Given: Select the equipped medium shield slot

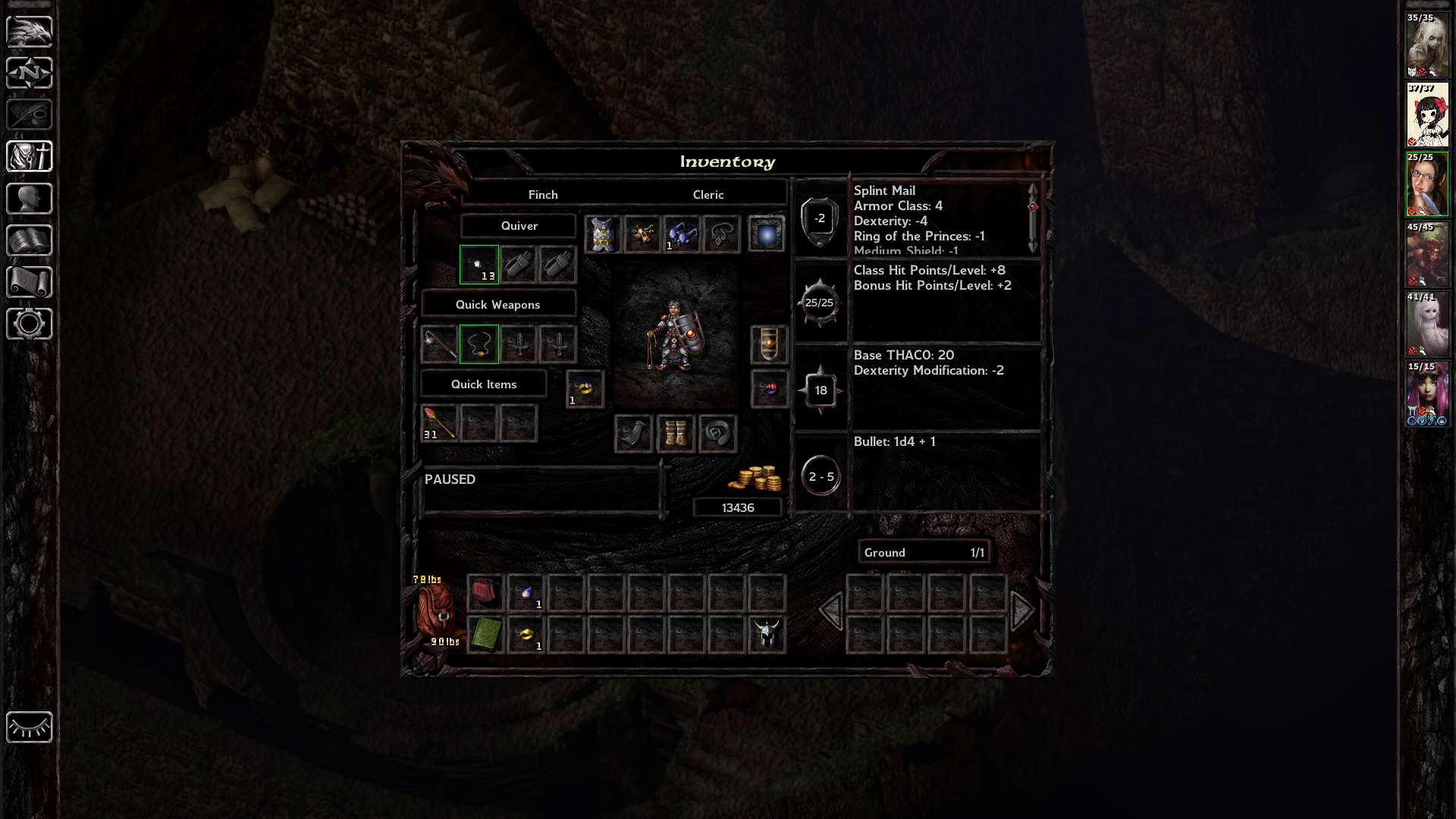Looking at the screenshot, I should pos(769,345).
